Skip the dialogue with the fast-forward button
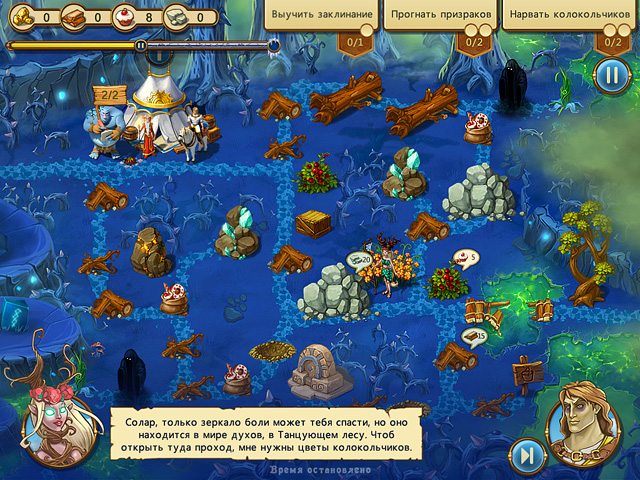 coord(526,456)
